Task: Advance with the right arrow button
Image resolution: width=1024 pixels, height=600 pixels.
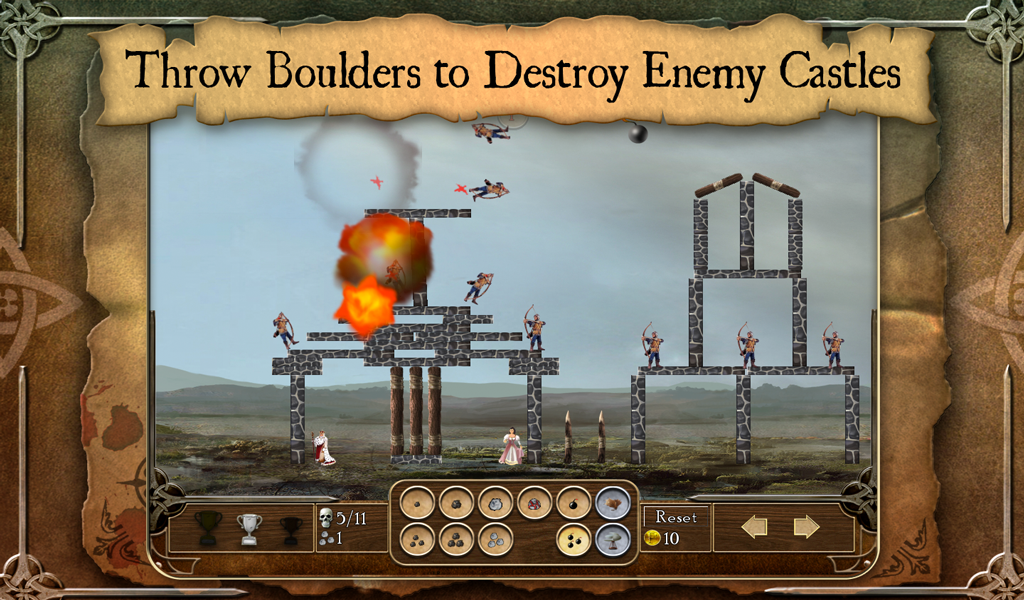Action: [x=806, y=527]
